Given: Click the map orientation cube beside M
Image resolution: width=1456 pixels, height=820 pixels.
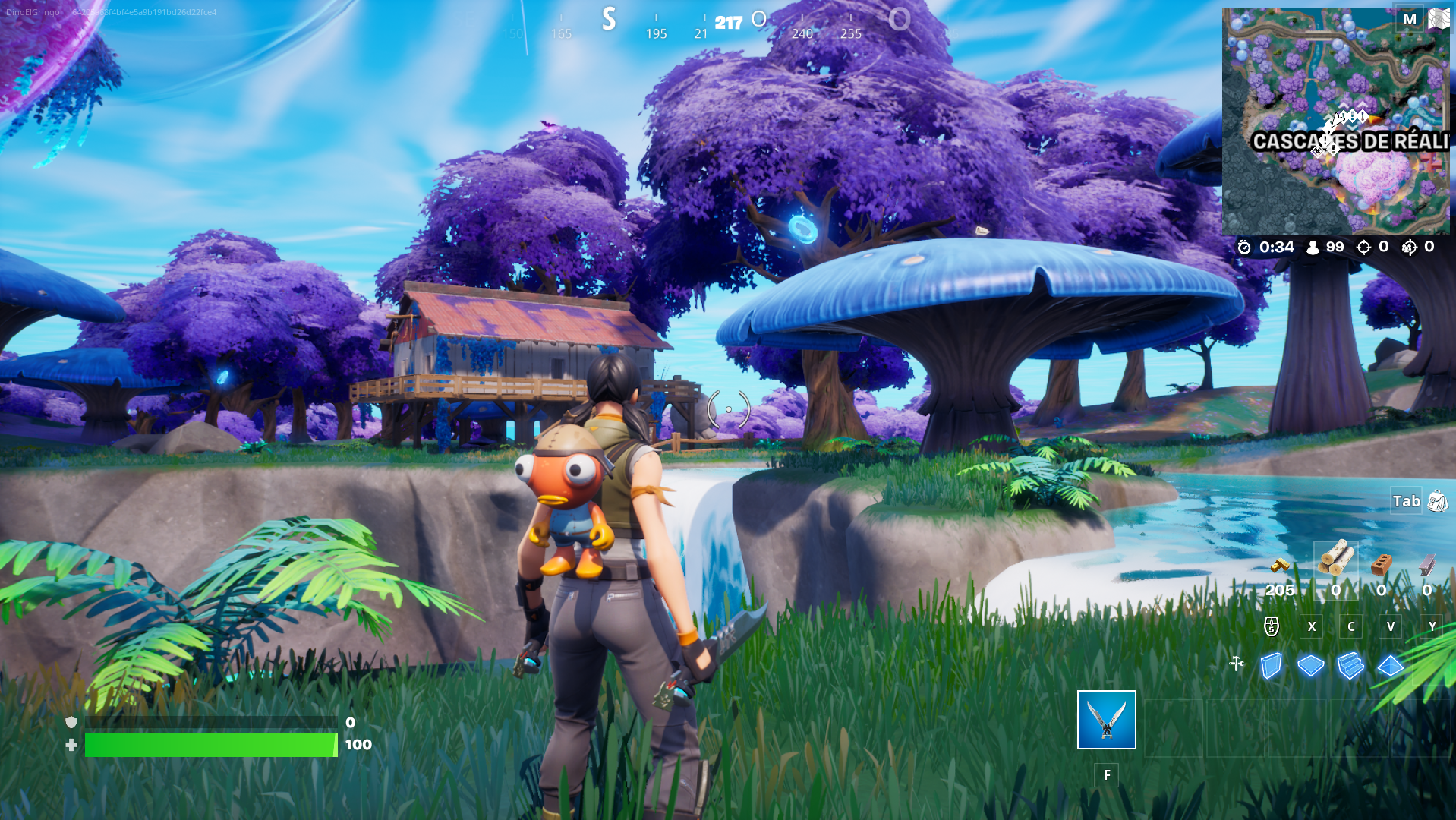Looking at the screenshot, I should pos(1439,17).
